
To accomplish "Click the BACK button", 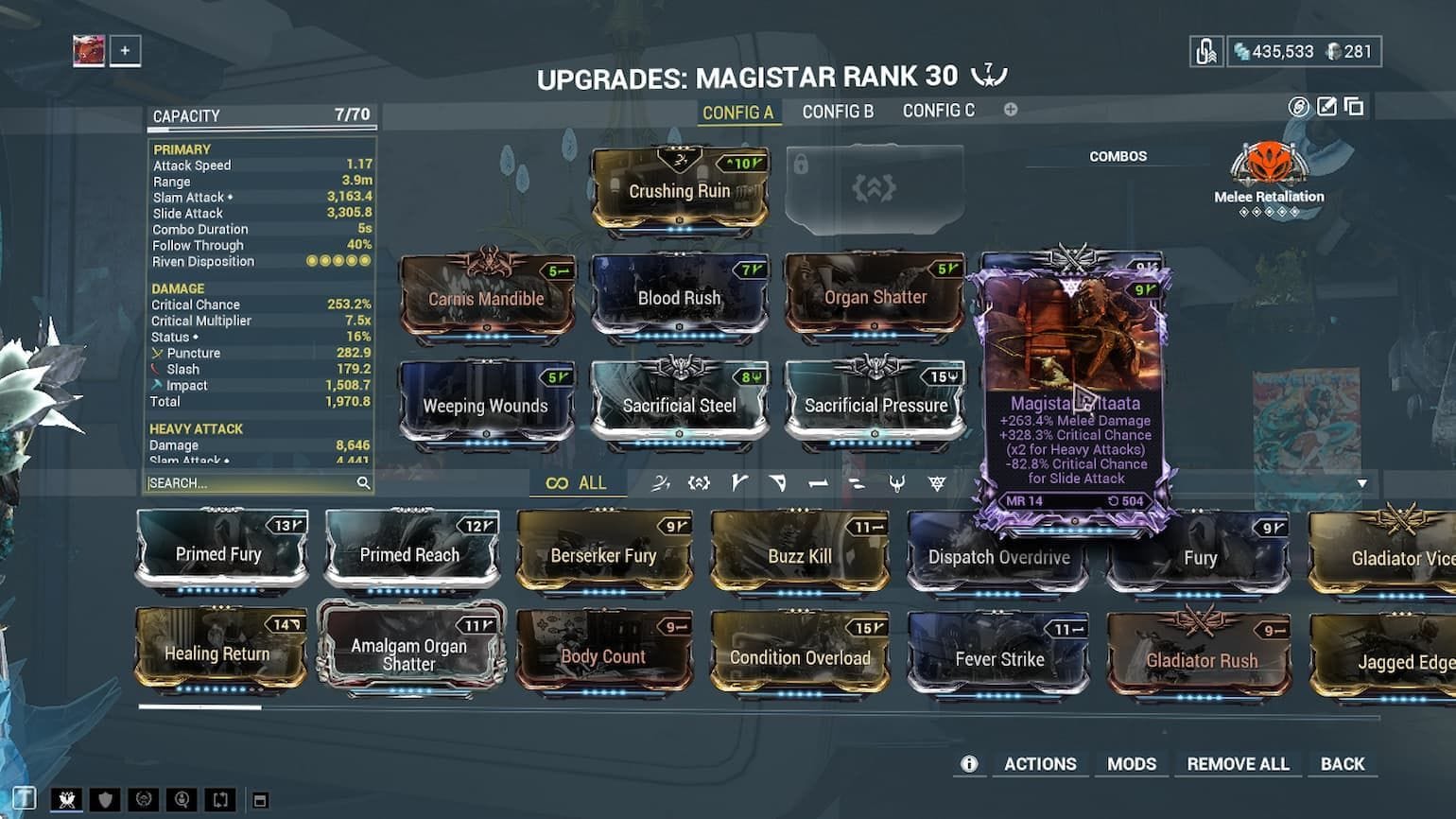I will [1343, 763].
